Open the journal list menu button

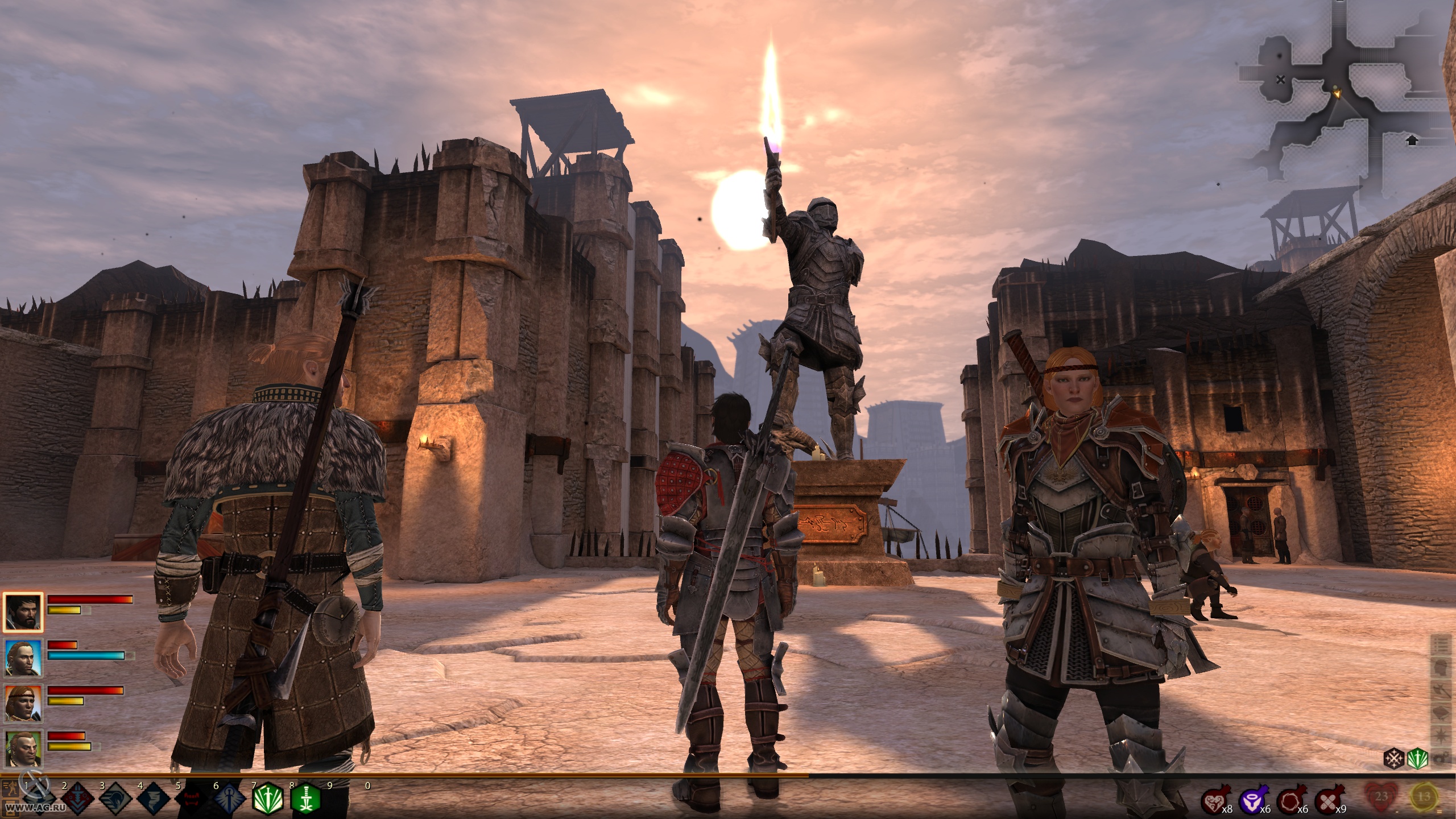[x=1441, y=645]
